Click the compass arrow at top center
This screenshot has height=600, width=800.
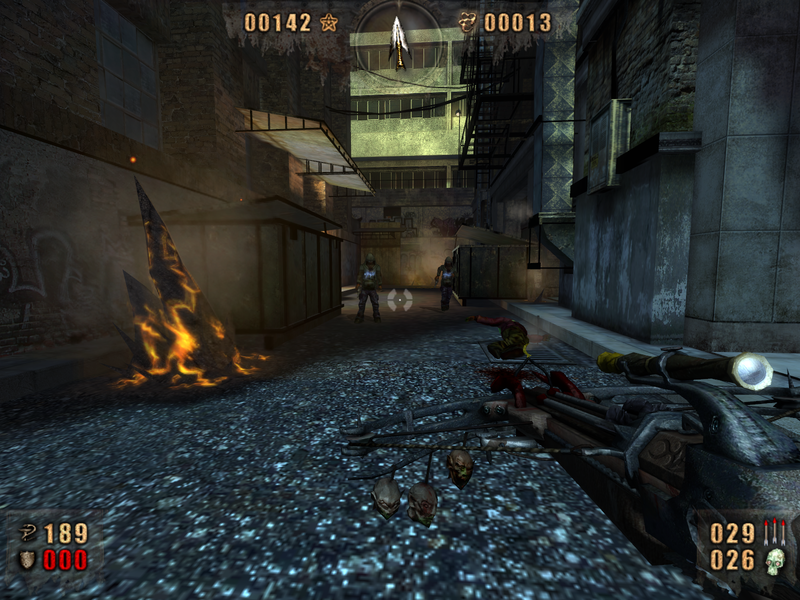coord(398,41)
